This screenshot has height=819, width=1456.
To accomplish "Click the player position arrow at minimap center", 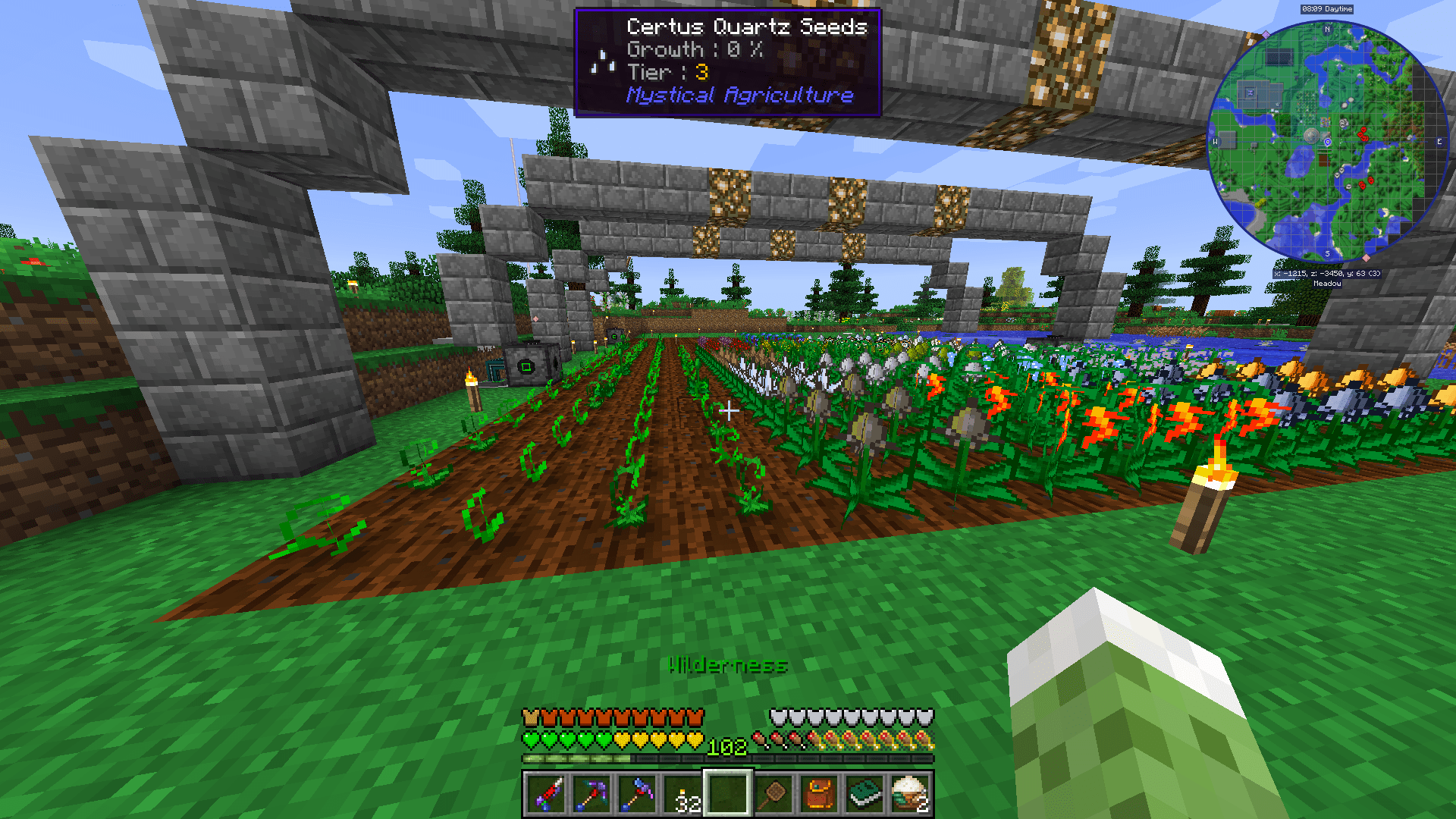I will 1327,142.
